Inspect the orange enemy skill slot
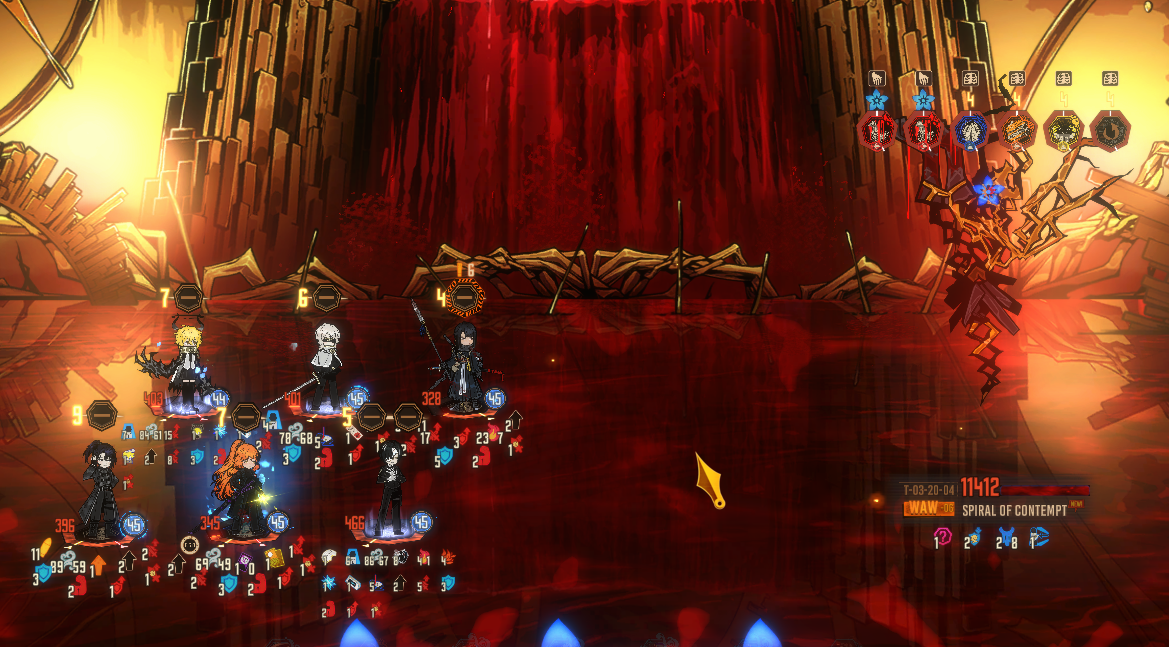The width and height of the screenshot is (1169, 647). pyautogui.click(x=1017, y=131)
